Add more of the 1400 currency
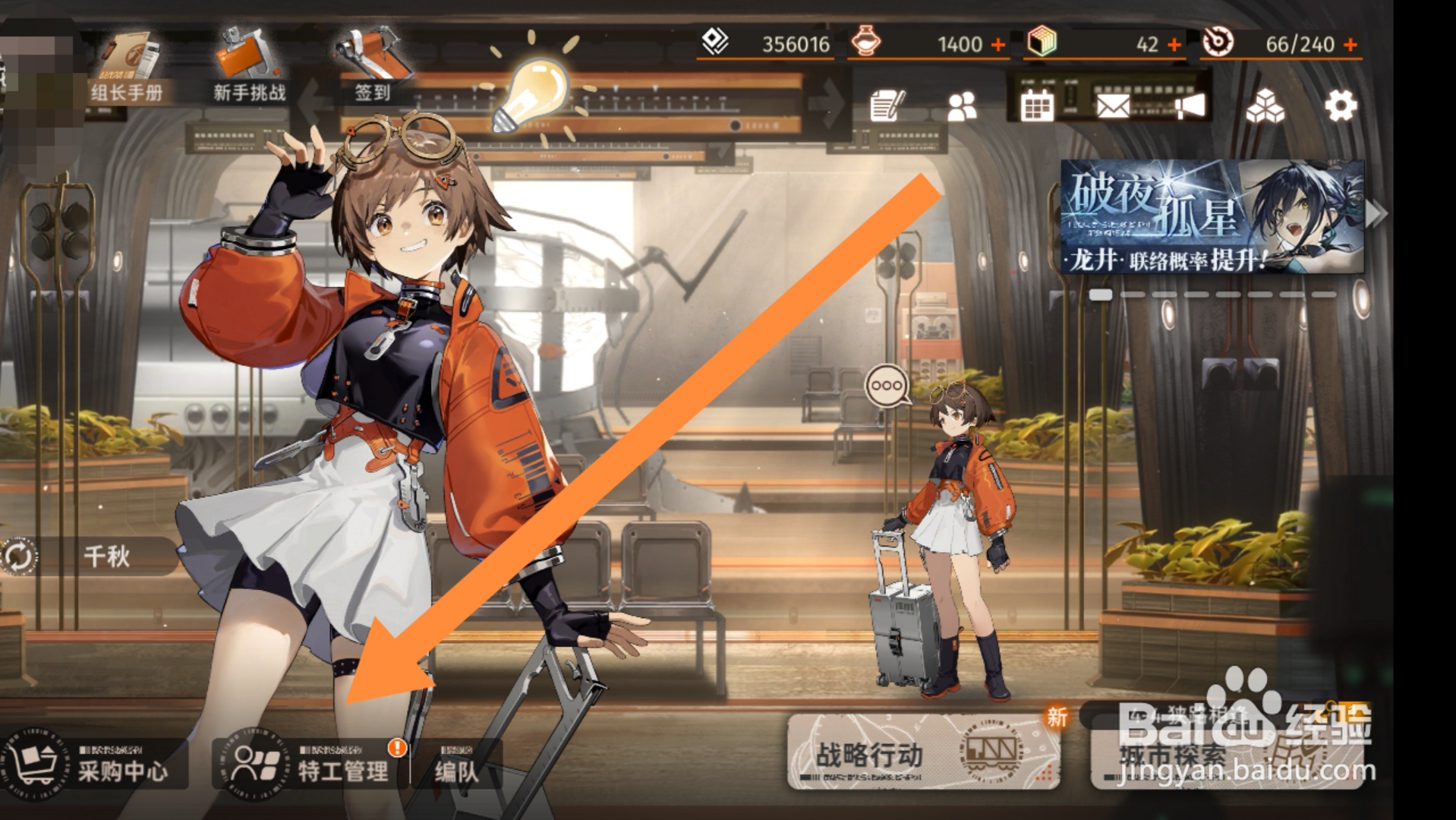 tap(999, 45)
